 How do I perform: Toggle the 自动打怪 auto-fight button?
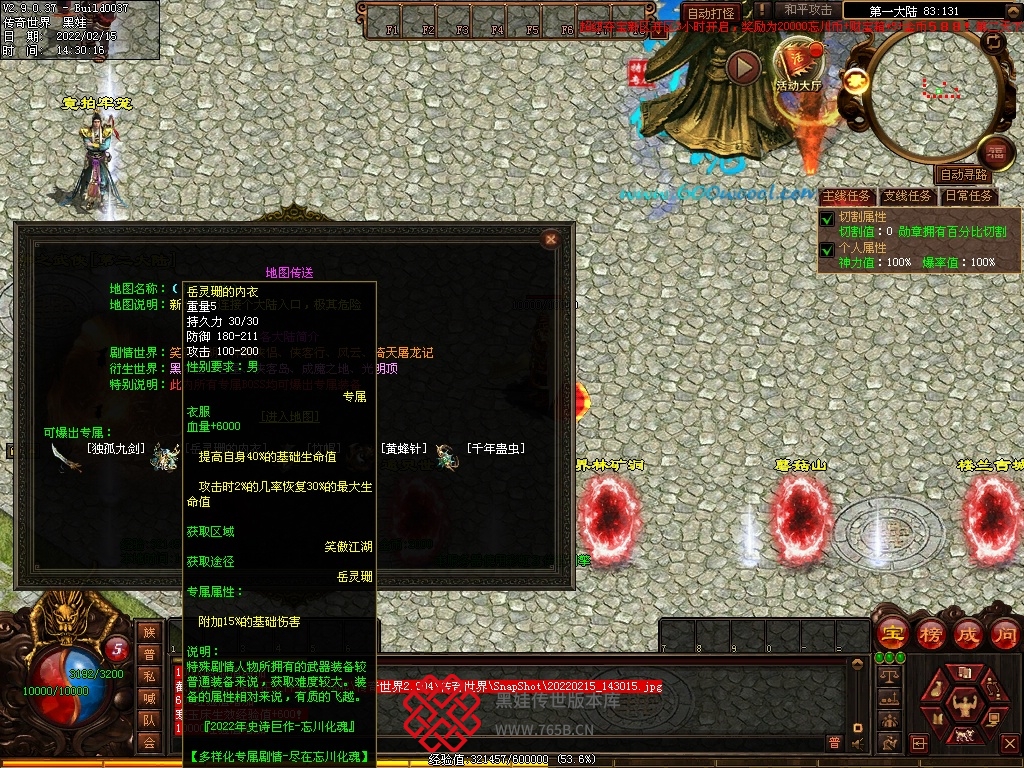(x=712, y=14)
